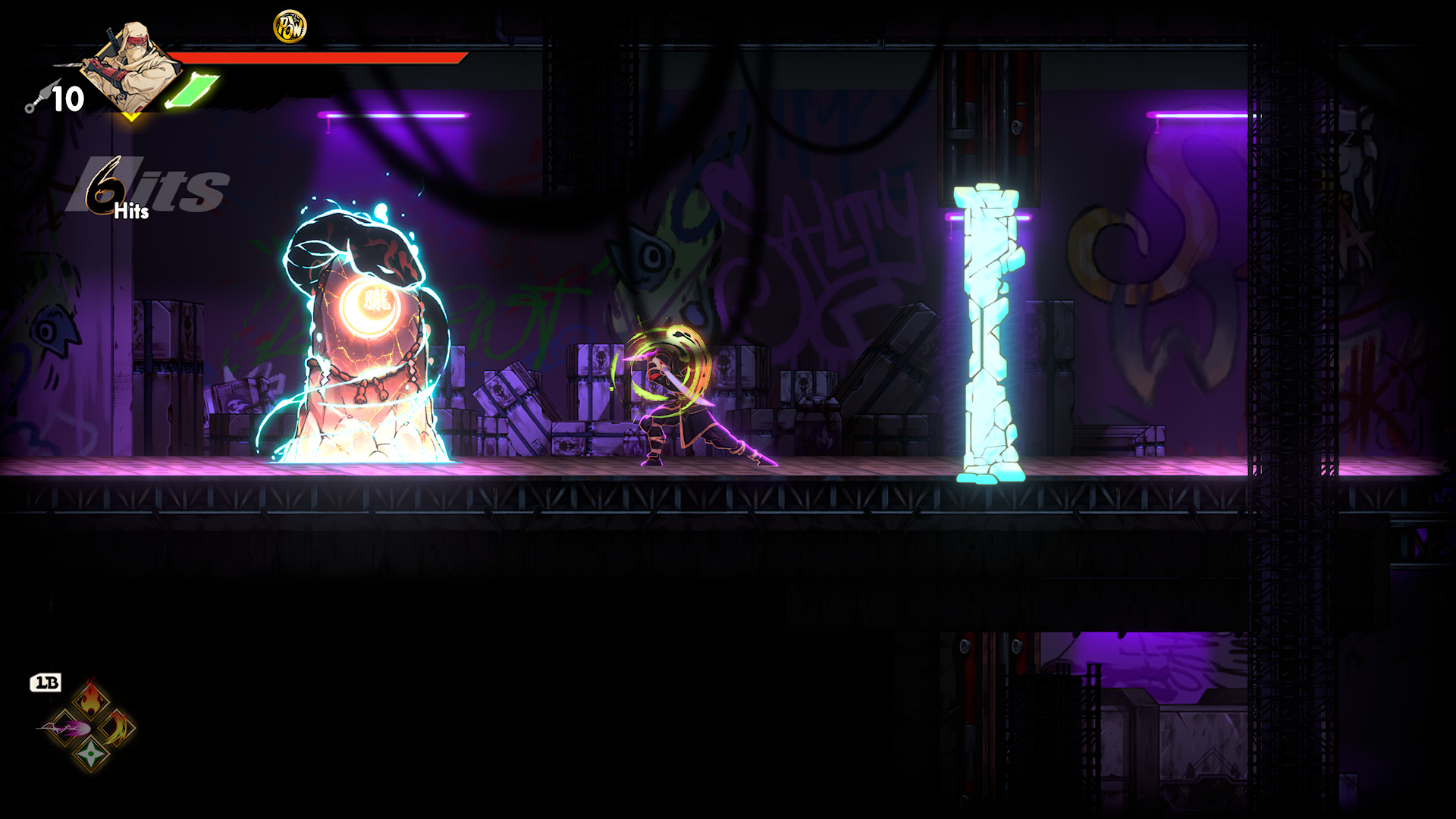Choose the orange crescent slash ninpo
The image size is (1456, 819).
pyautogui.click(x=118, y=729)
